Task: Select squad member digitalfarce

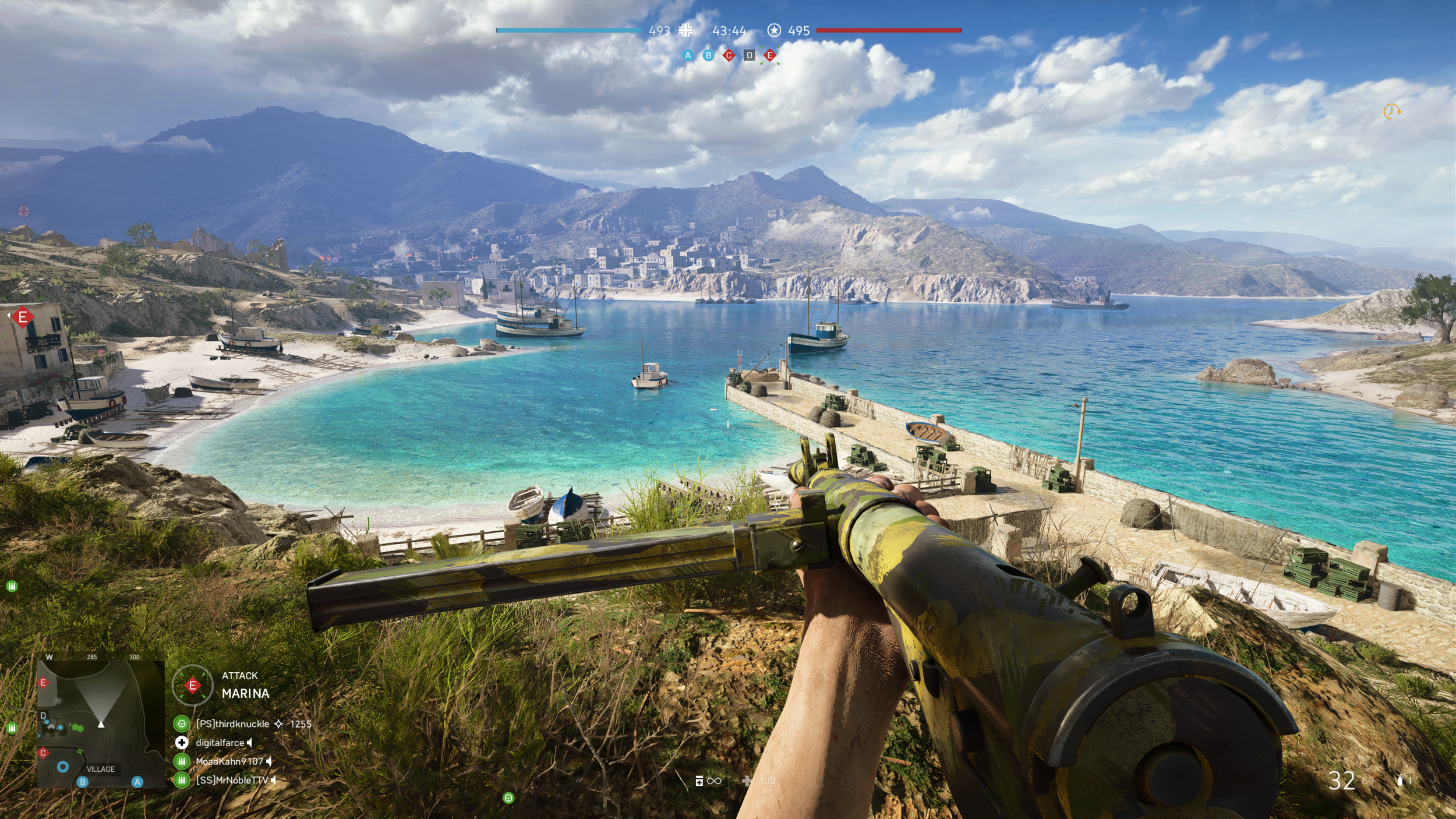Action: tap(220, 743)
